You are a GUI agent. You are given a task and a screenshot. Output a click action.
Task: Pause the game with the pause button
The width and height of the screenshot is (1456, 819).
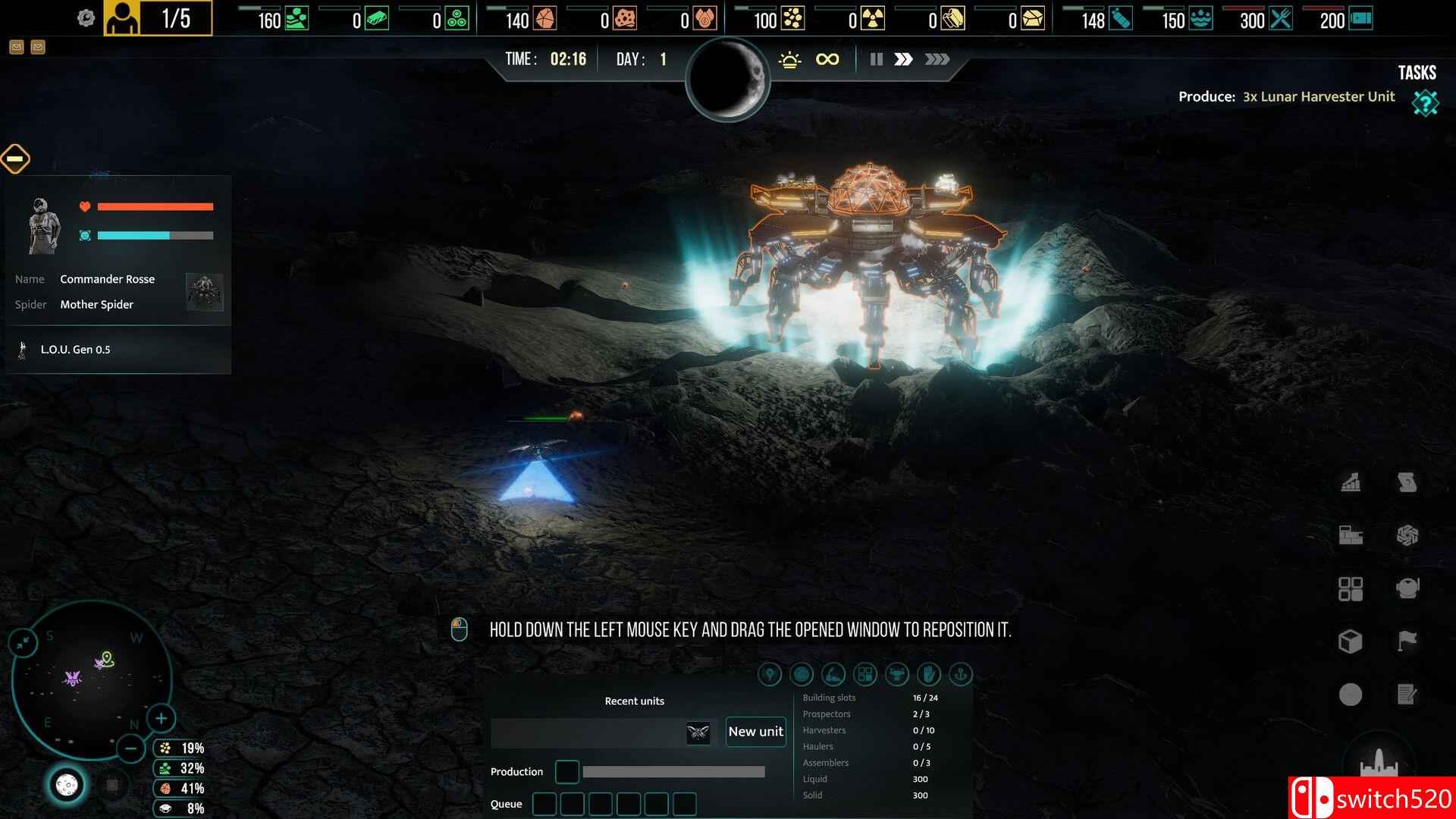[876, 58]
